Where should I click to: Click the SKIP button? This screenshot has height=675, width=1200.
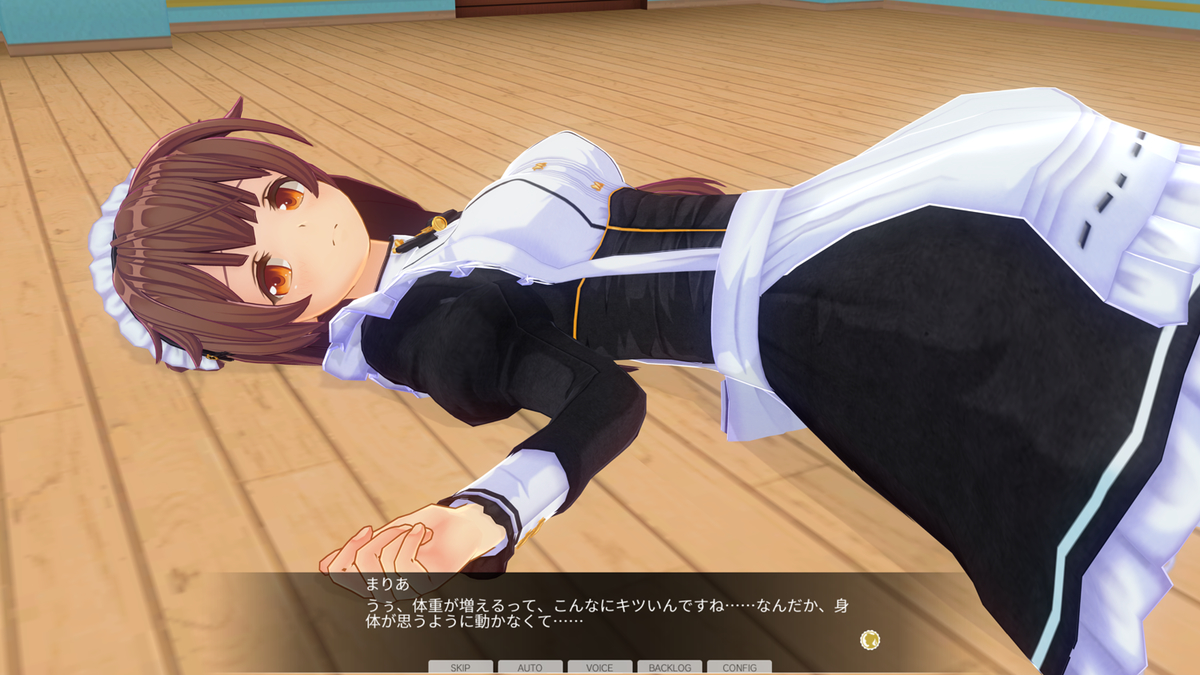pos(460,667)
